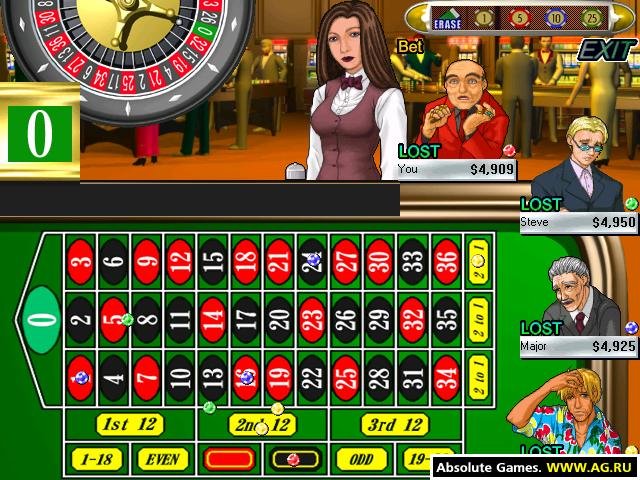Place a bet on 1st 12

point(131,424)
